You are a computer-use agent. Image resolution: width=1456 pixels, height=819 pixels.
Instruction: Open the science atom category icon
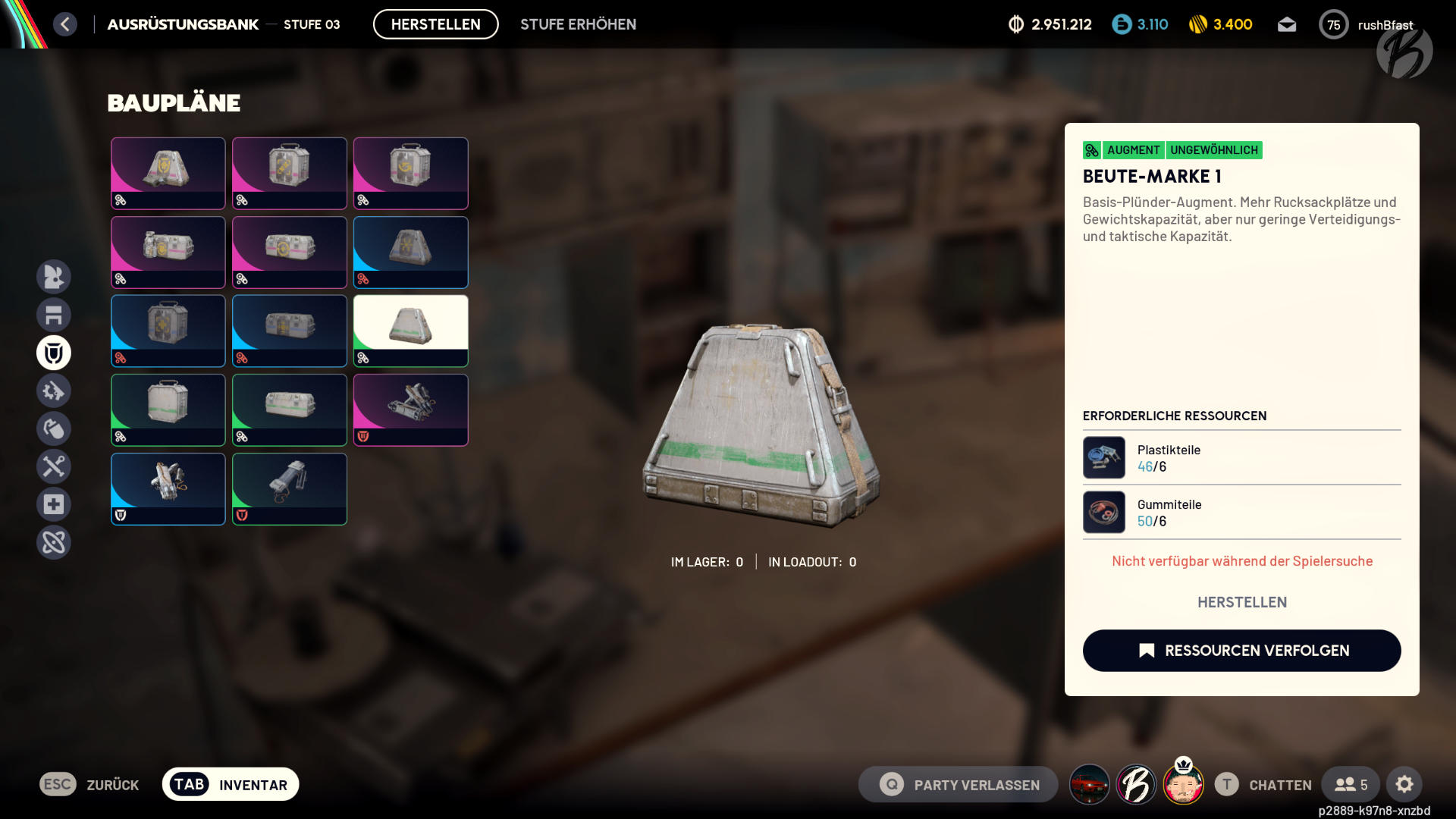point(54,542)
